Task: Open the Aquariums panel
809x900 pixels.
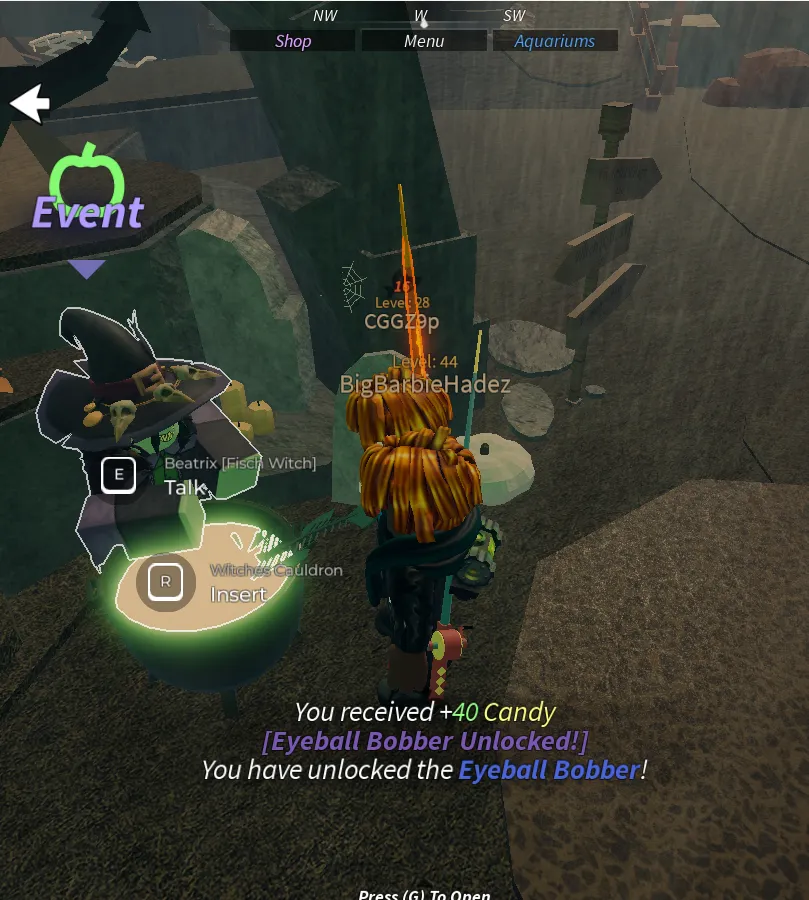Action: tap(554, 41)
